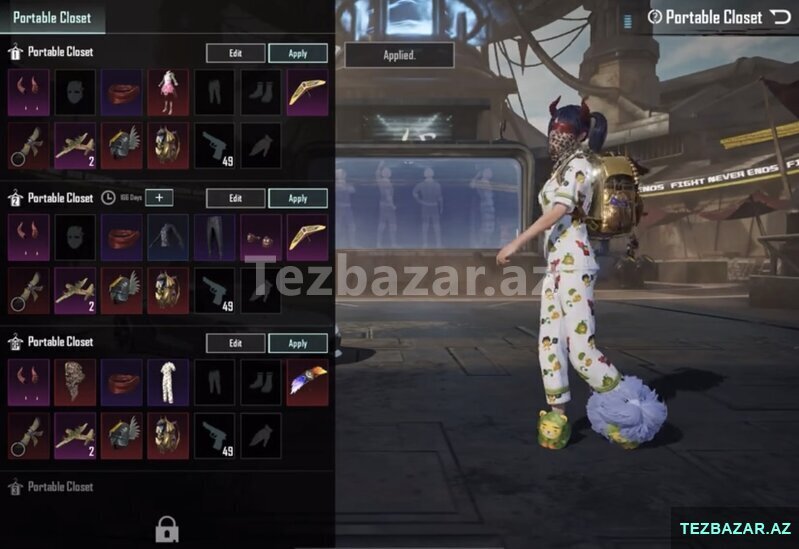
Task: Select the pink dress outfit slot
Action: (168, 92)
